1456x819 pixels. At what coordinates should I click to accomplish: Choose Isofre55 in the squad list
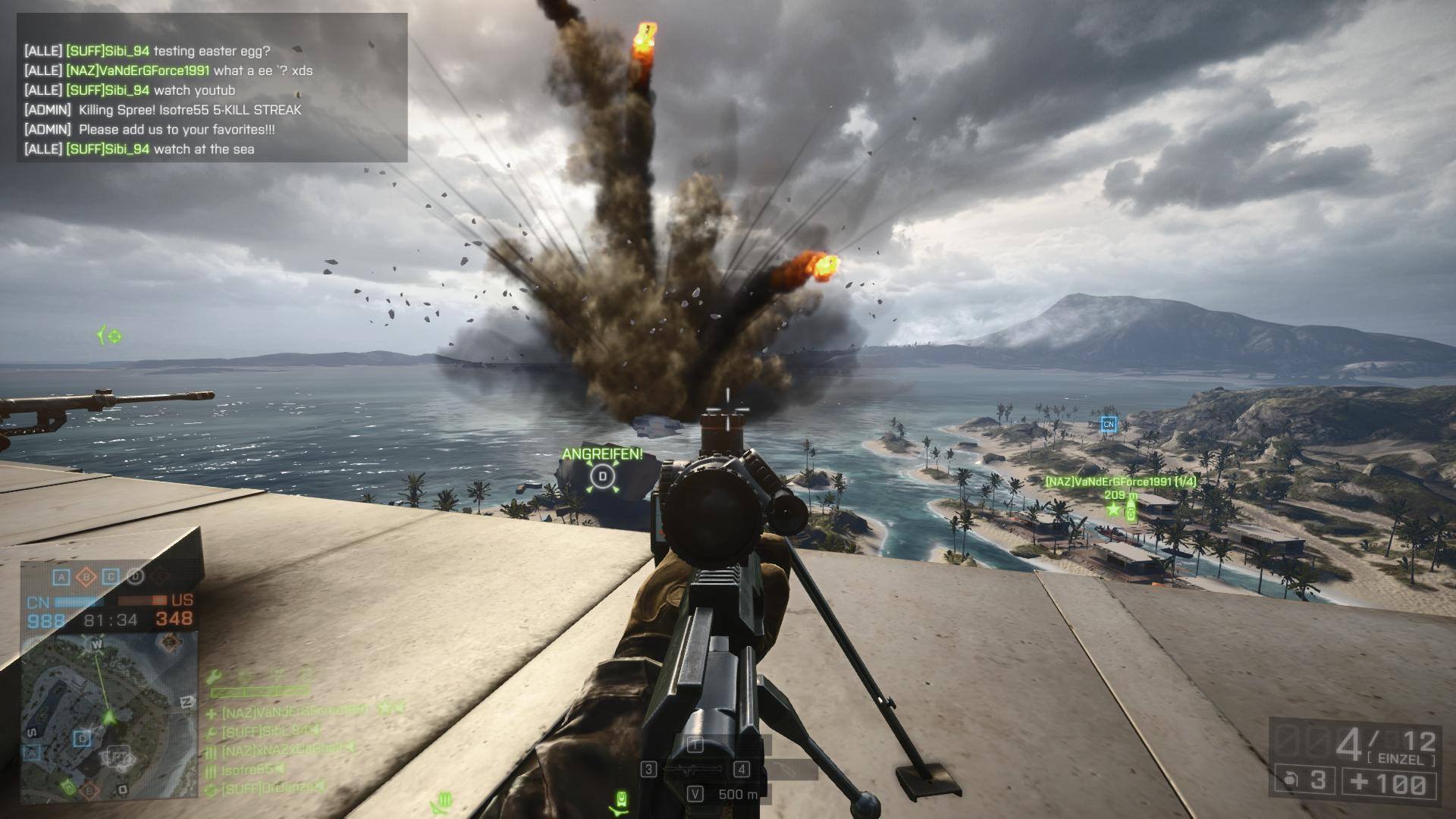(x=247, y=770)
